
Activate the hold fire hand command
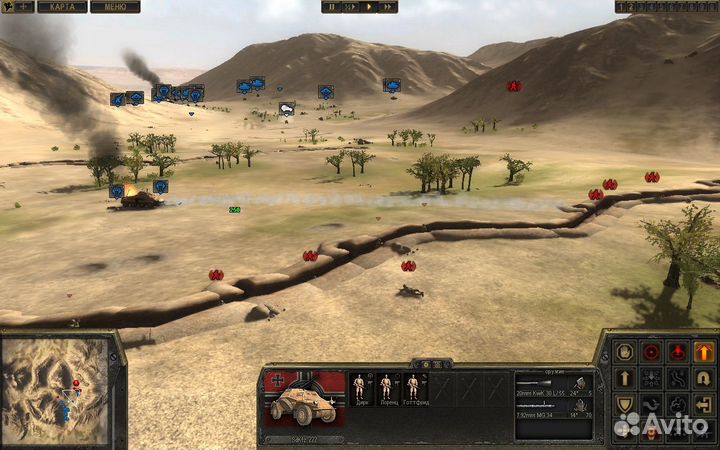[x=625, y=352]
